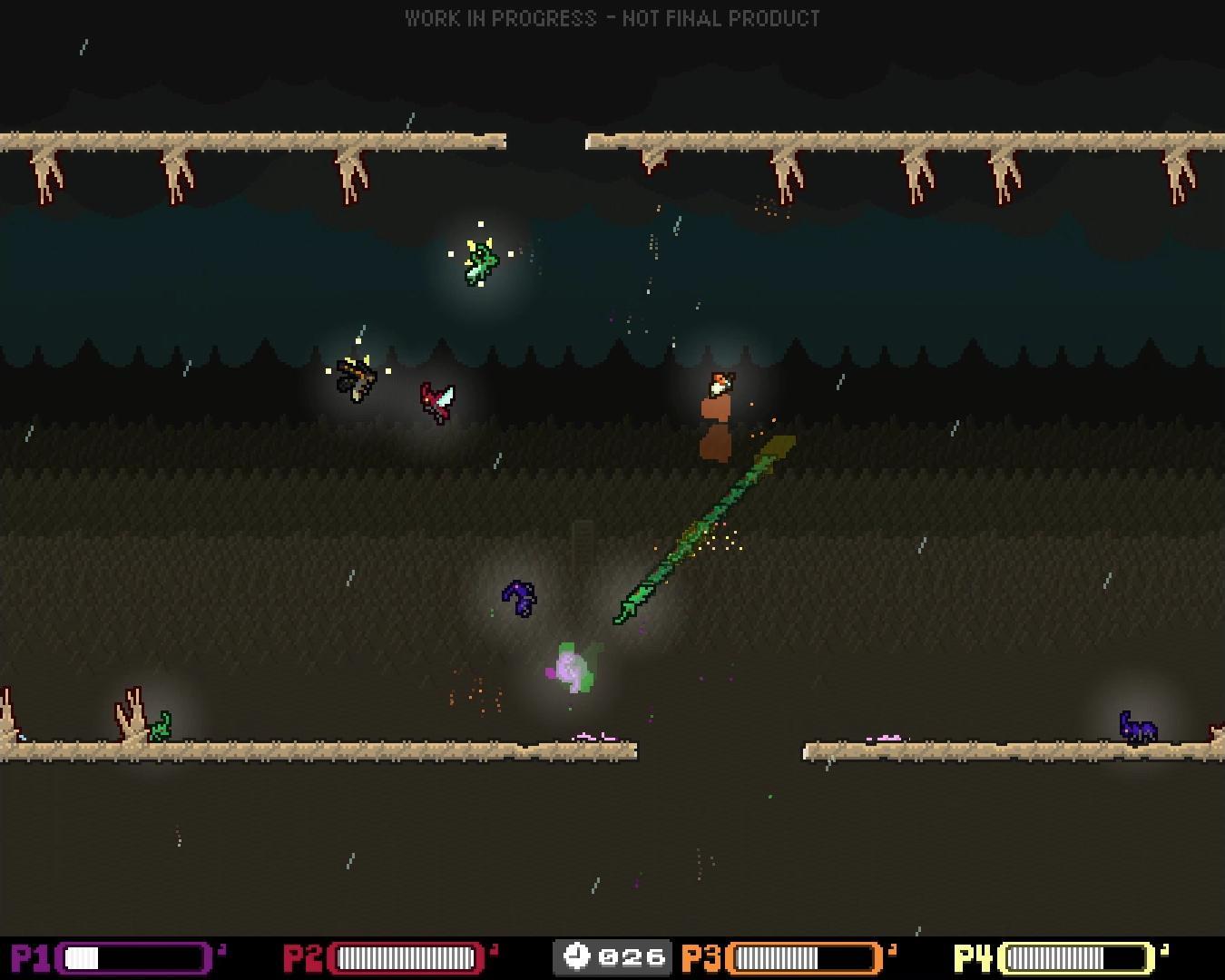1225x980 pixels.
Task: Click the pink explosion burst in the center
Action: (x=570, y=667)
